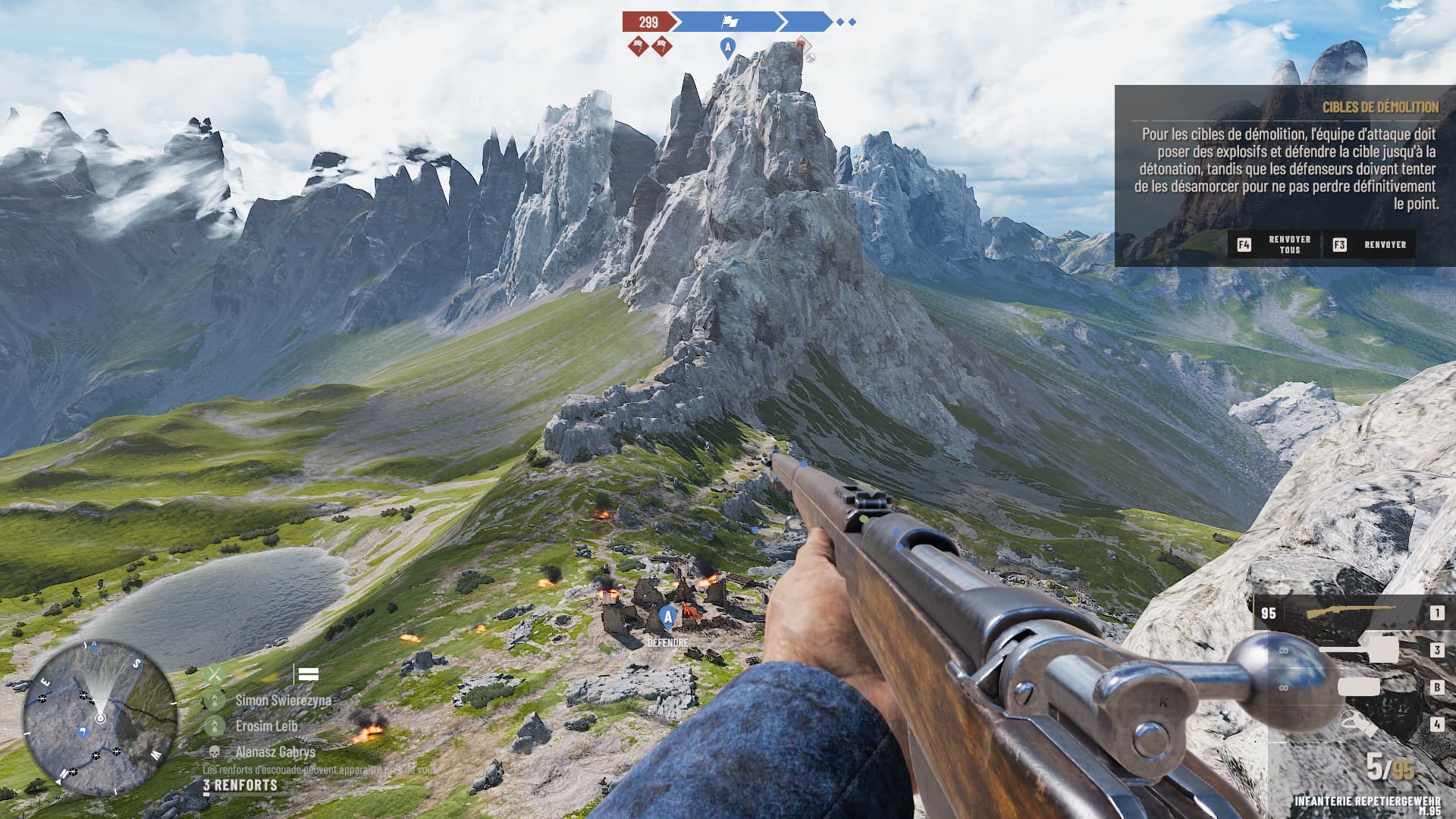
Task: Click the objective A marker under the progress bar
Action: (x=727, y=48)
